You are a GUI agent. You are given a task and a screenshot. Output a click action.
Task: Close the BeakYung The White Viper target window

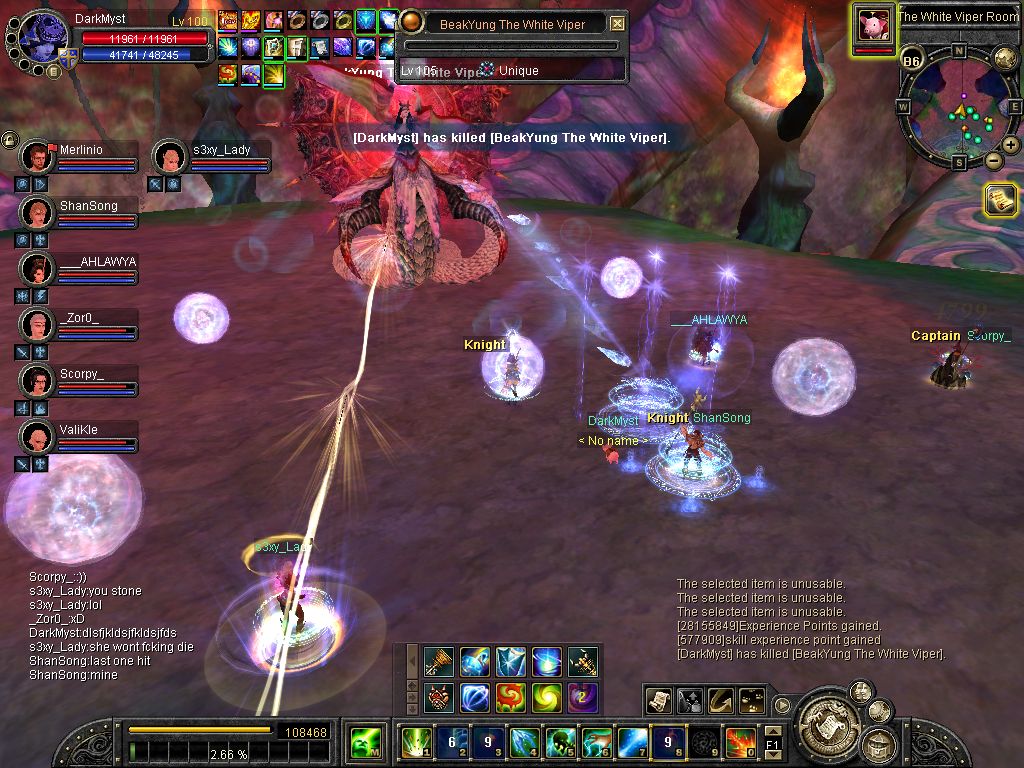tap(617, 24)
